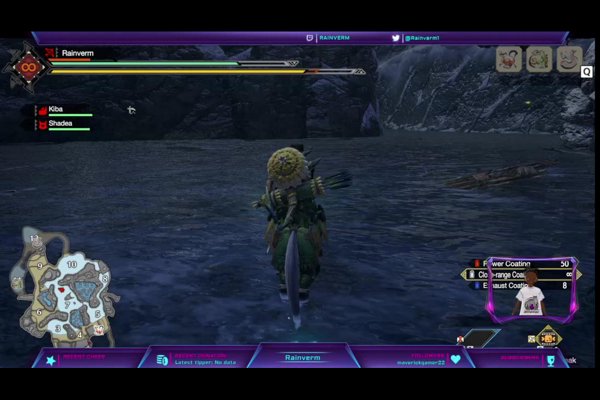Viewport: 600px width, 400px height.
Task: Click the Rainverm player name plate
Action: click(x=77, y=53)
